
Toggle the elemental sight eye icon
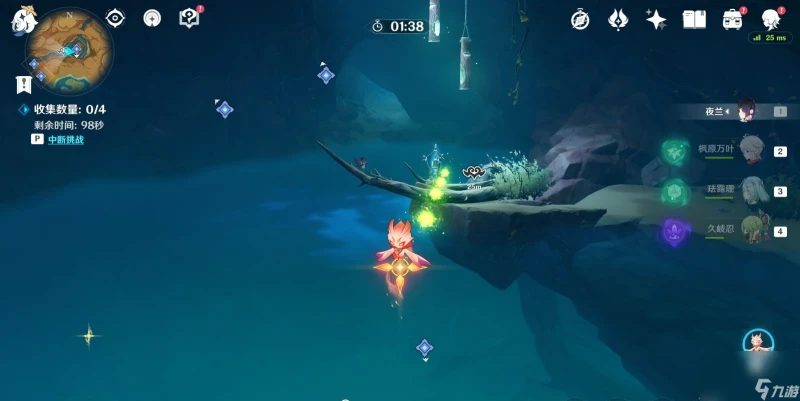(115, 18)
